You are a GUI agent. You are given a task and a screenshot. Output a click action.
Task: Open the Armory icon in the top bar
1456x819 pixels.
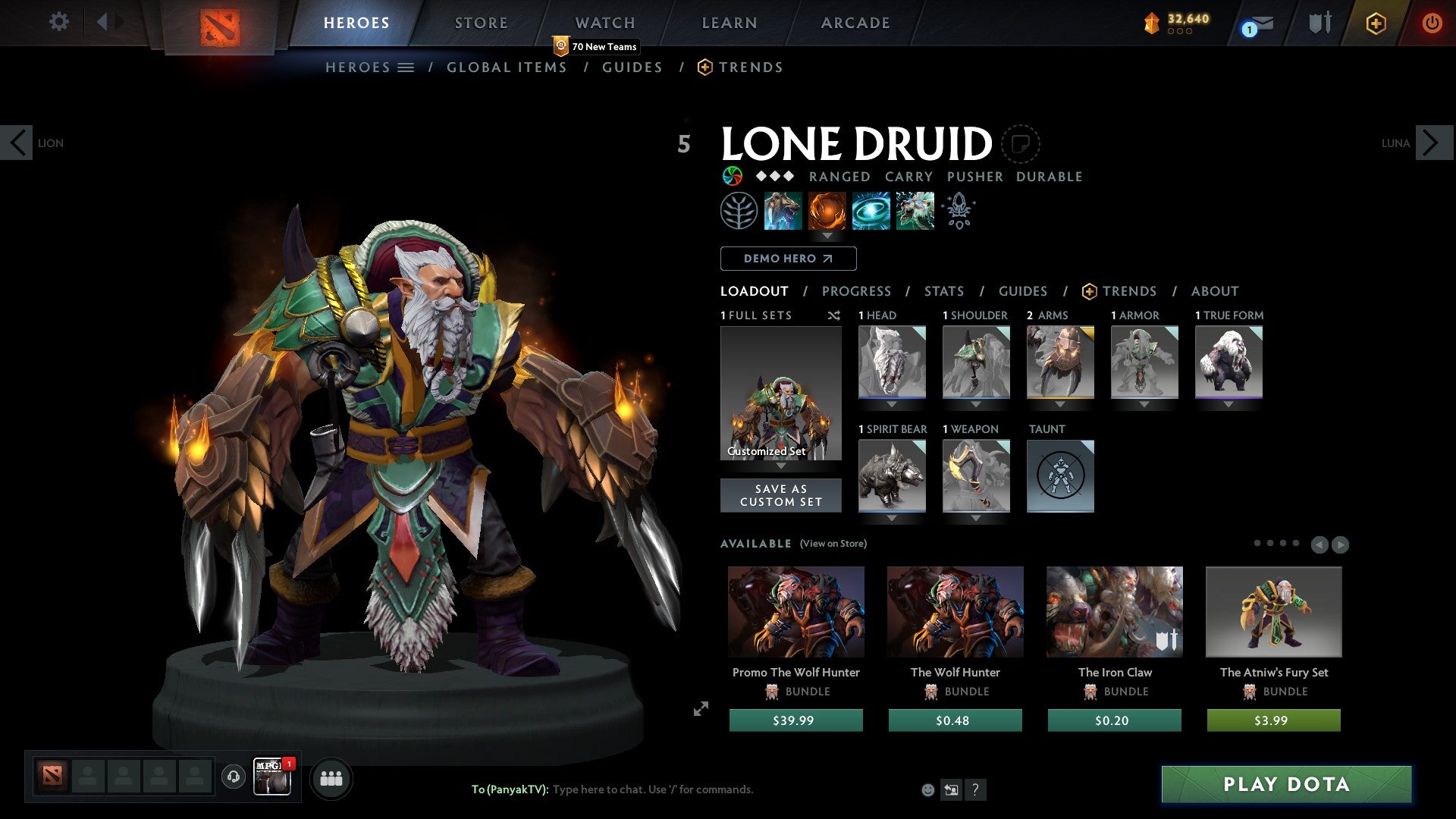1319,22
